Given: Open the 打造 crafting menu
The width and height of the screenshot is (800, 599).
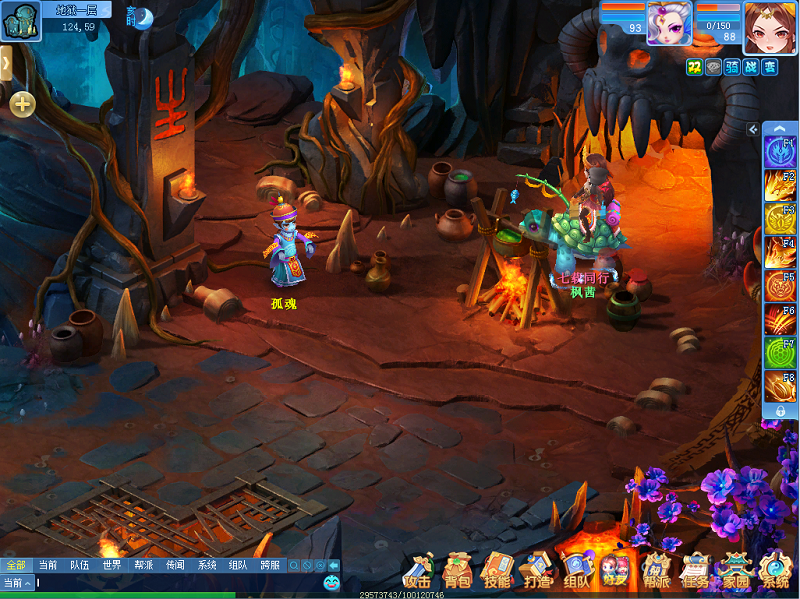Looking at the screenshot, I should point(537,572).
